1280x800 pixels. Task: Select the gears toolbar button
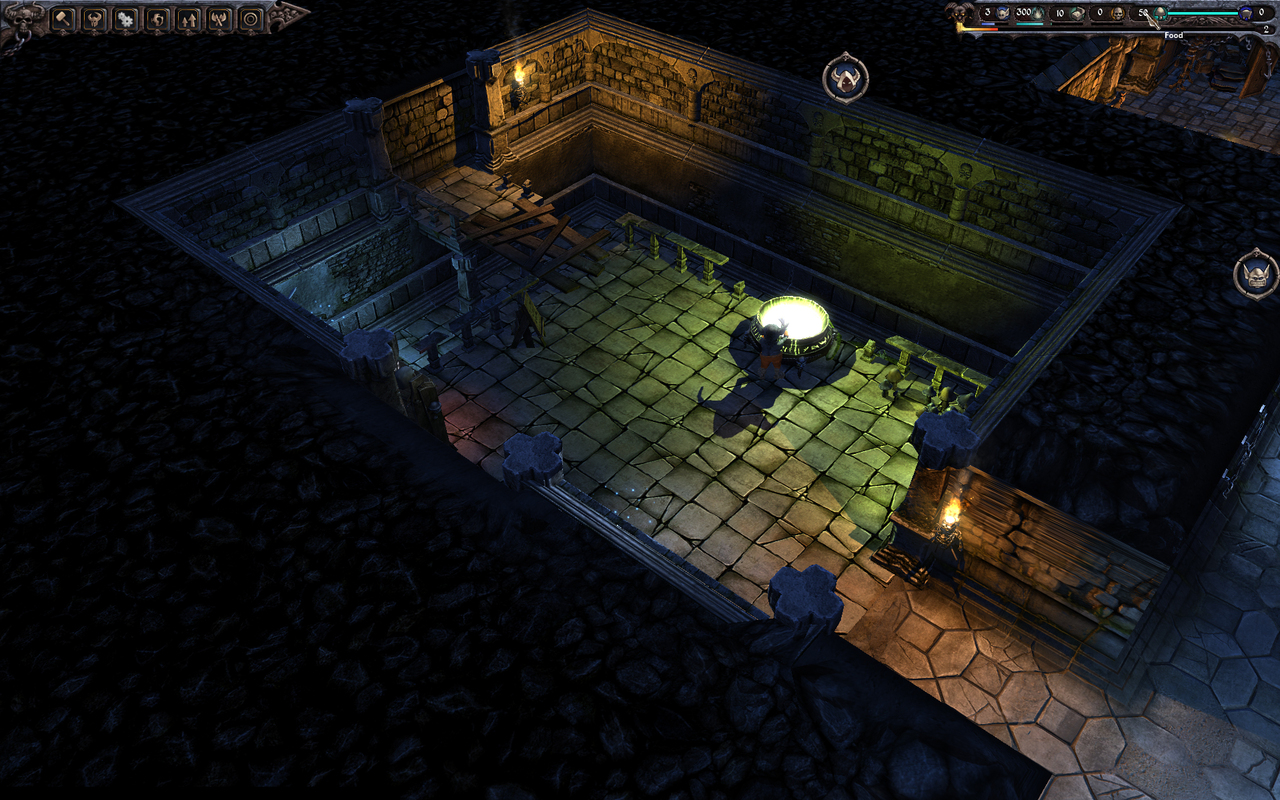[x=125, y=18]
